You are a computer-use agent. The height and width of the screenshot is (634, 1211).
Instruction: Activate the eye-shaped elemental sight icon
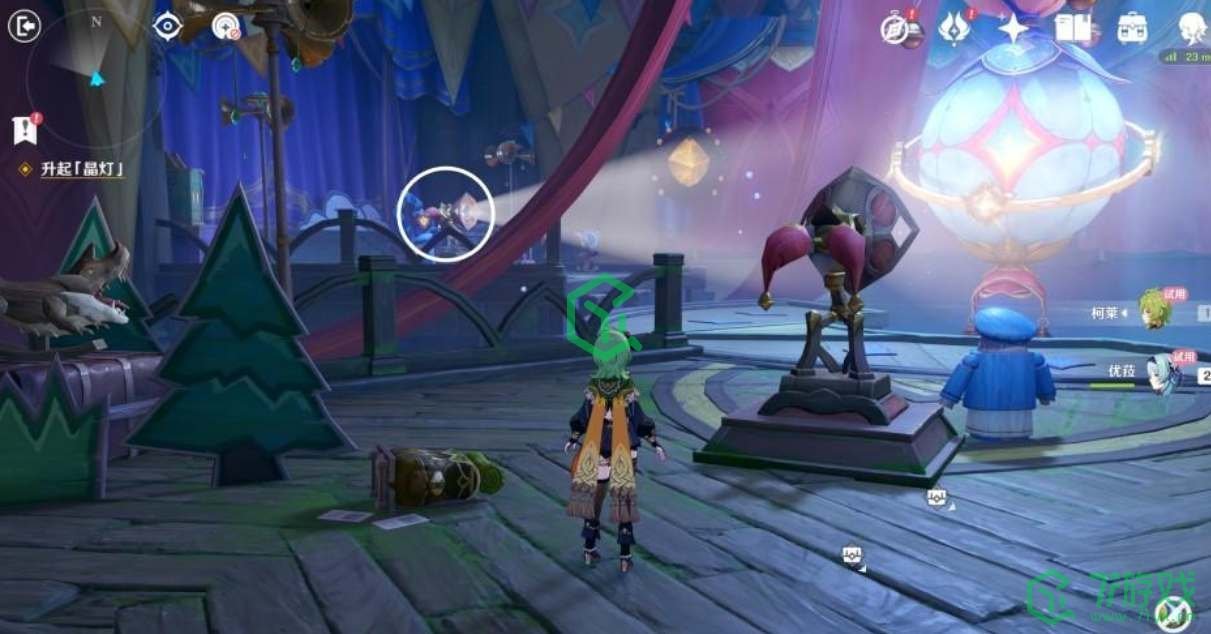tap(167, 27)
